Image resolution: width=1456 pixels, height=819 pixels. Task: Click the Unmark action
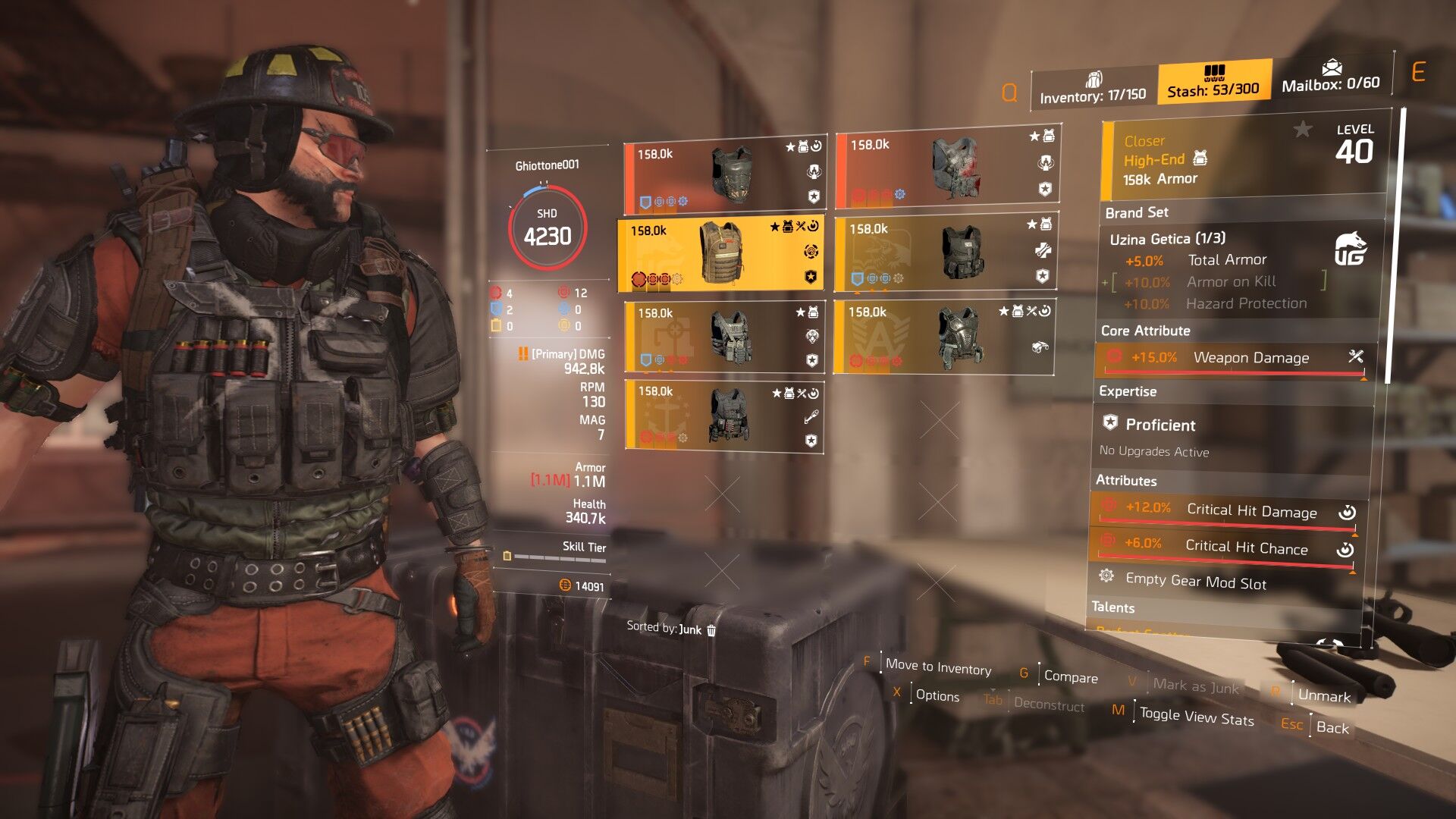point(1323,695)
